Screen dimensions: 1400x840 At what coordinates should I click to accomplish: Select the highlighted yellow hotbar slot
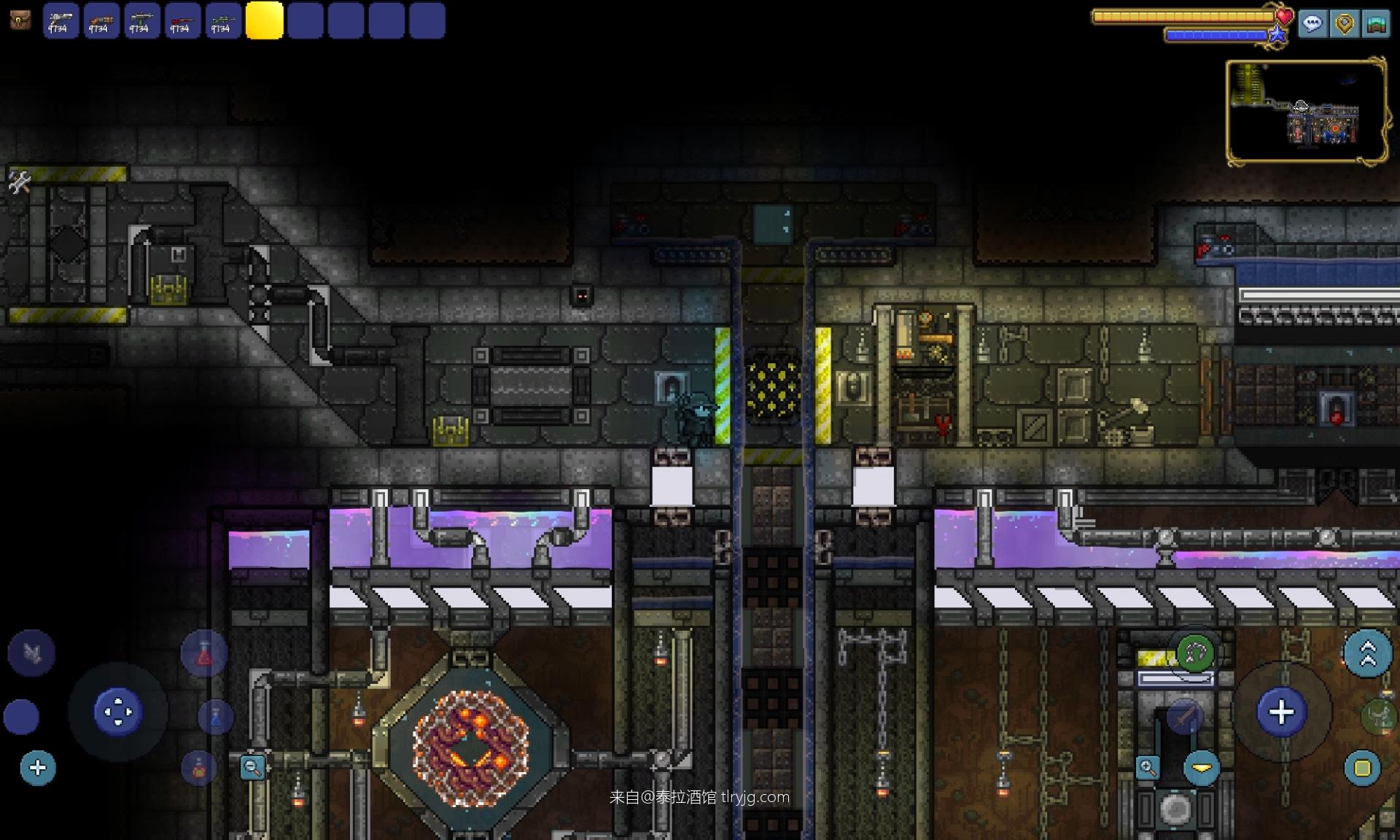click(x=264, y=20)
